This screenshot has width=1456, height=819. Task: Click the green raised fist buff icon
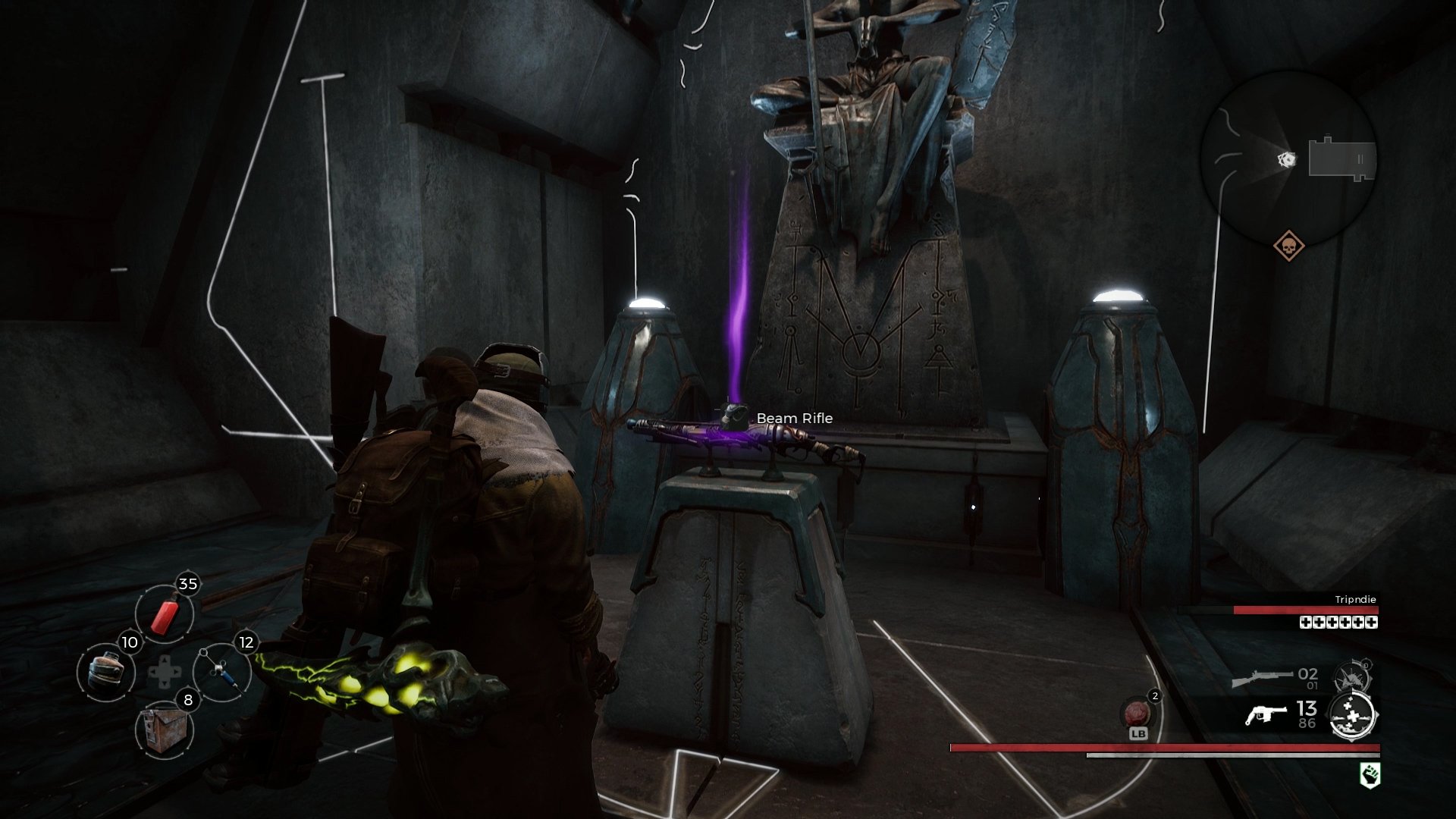coord(1369,775)
